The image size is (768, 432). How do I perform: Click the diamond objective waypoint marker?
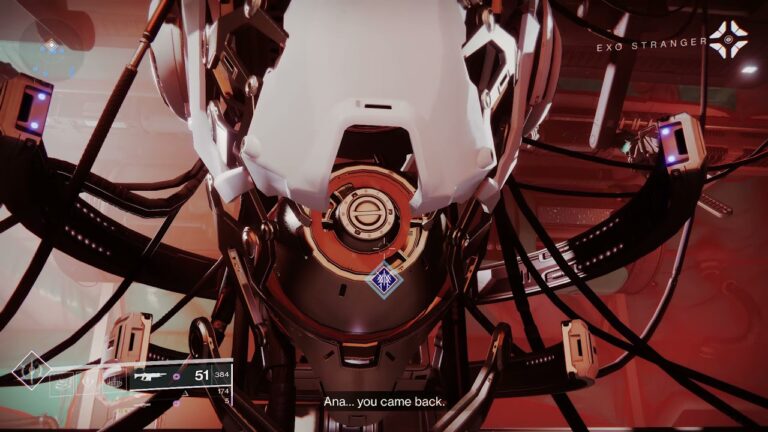point(386,279)
